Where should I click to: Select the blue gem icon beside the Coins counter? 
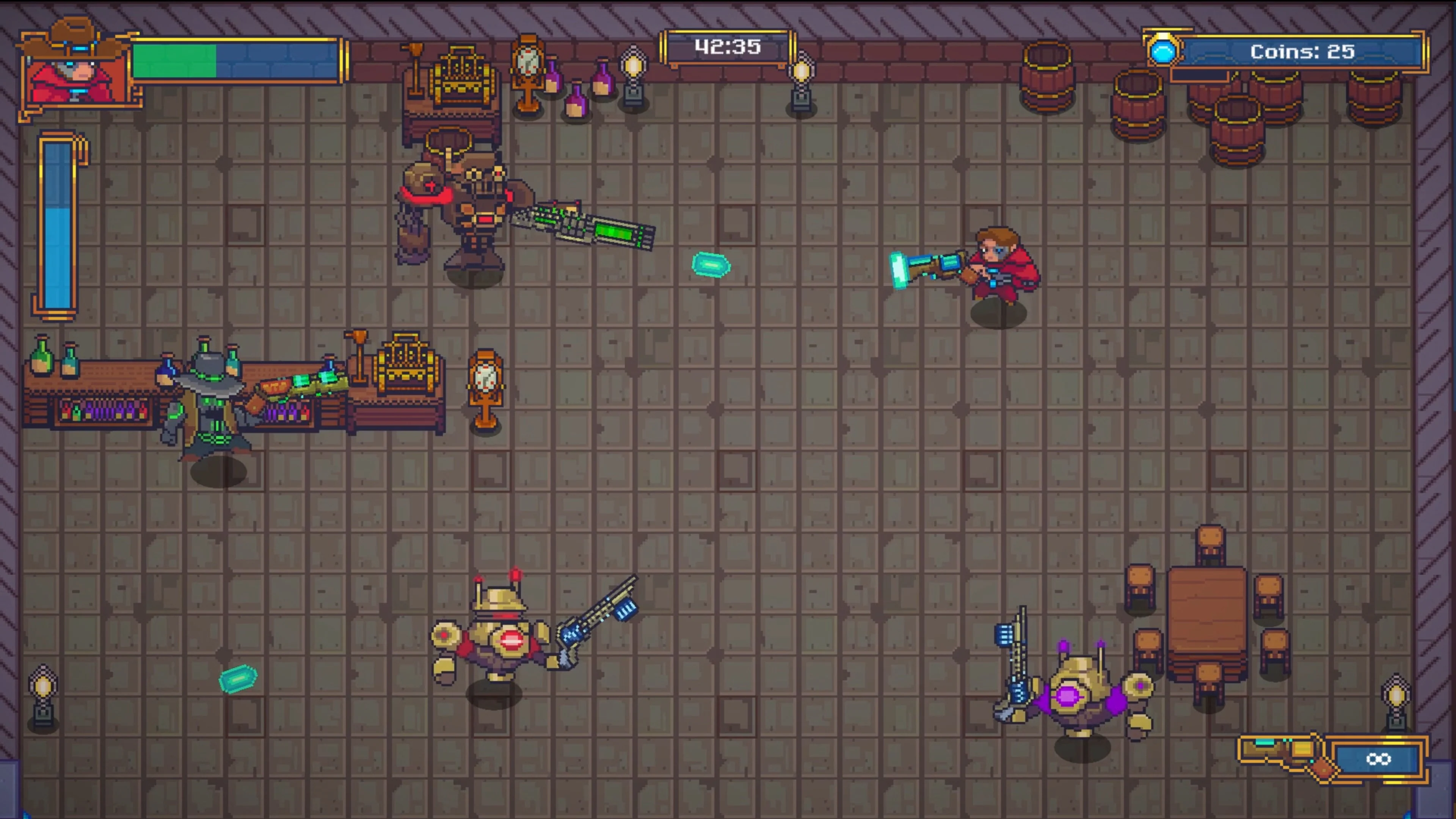(x=1163, y=53)
